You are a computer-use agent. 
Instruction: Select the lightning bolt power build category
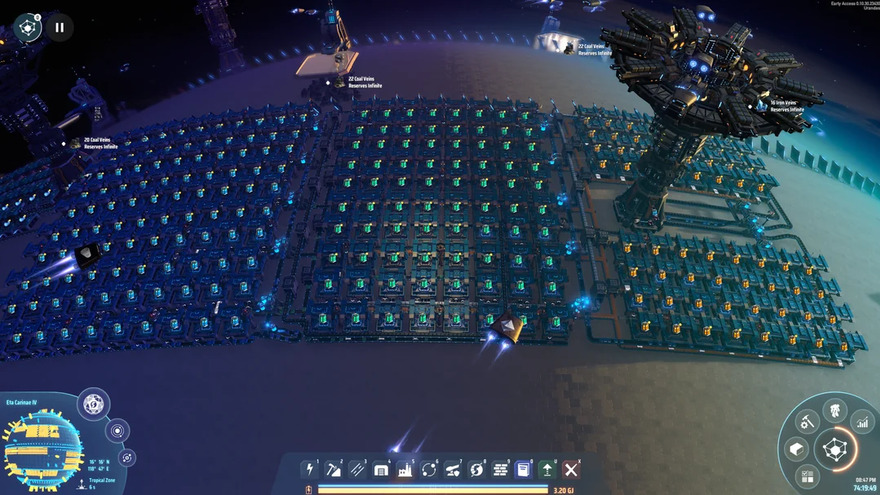309,469
